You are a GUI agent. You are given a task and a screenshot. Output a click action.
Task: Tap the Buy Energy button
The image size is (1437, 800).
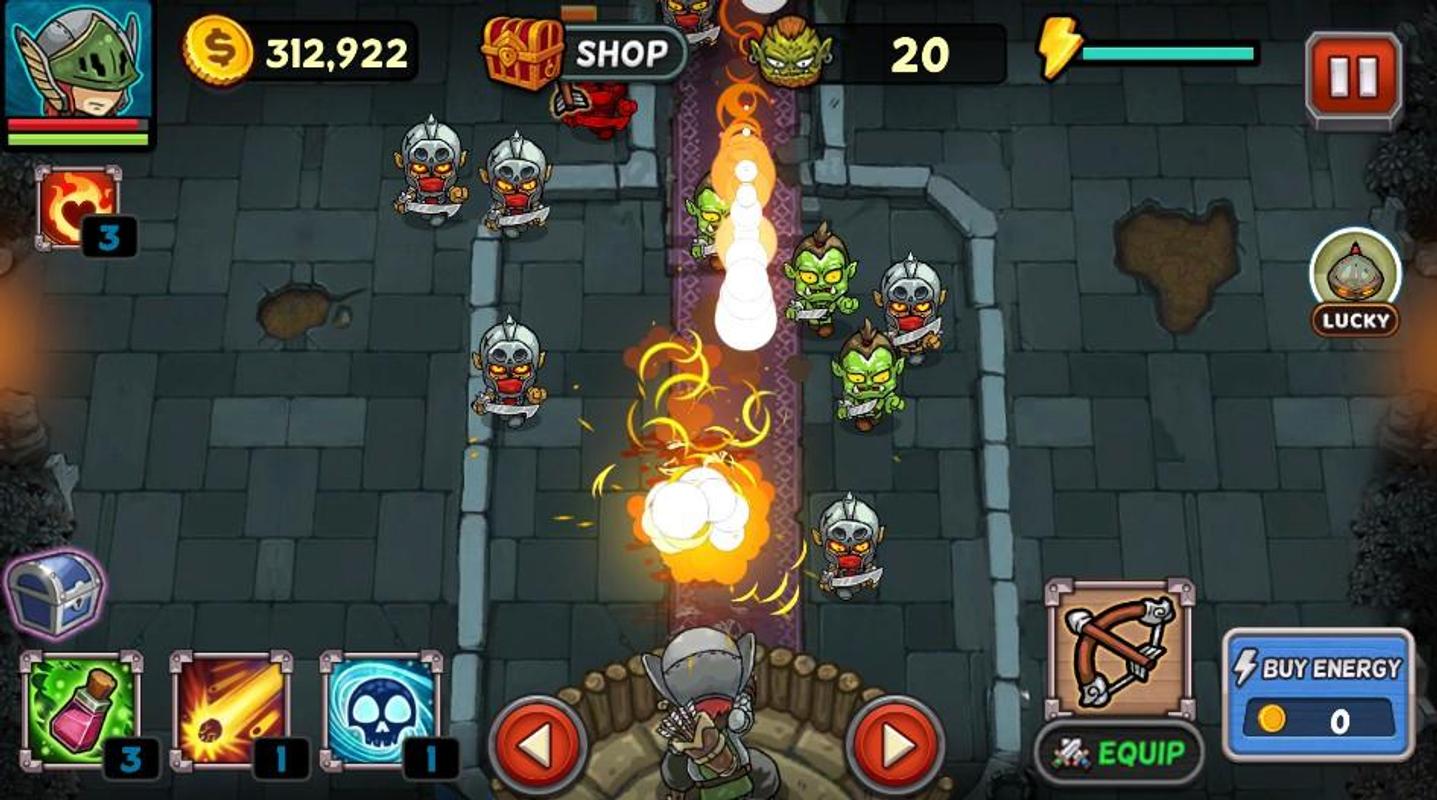point(1318,694)
